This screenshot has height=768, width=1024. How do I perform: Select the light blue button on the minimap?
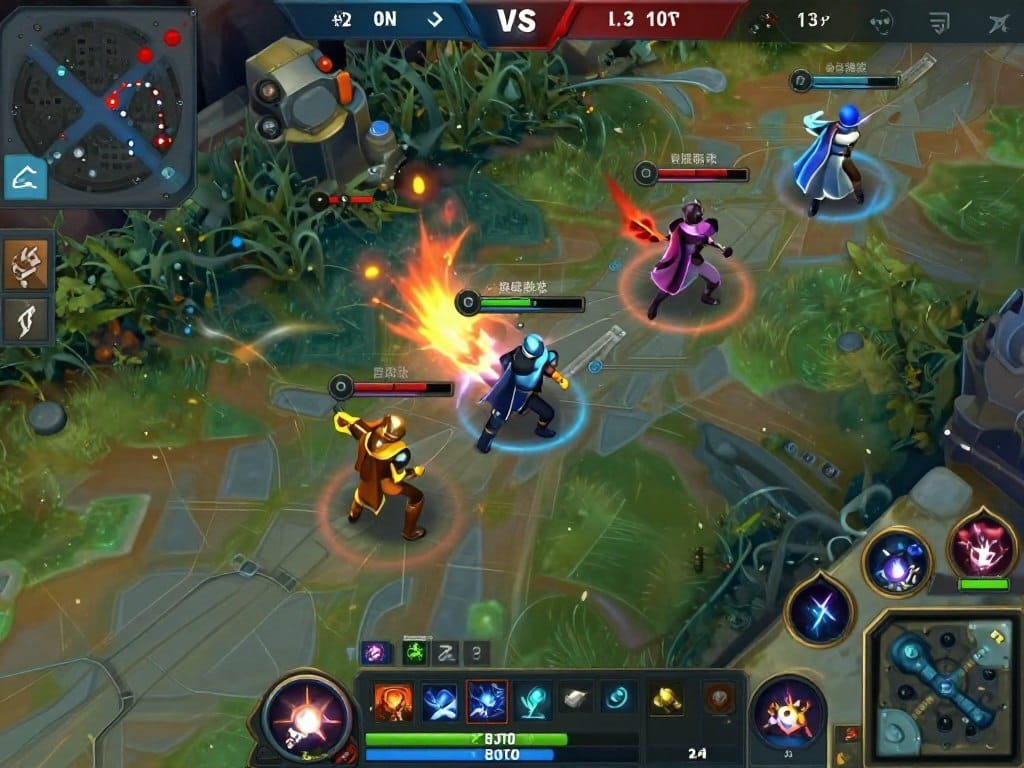(x=25, y=178)
